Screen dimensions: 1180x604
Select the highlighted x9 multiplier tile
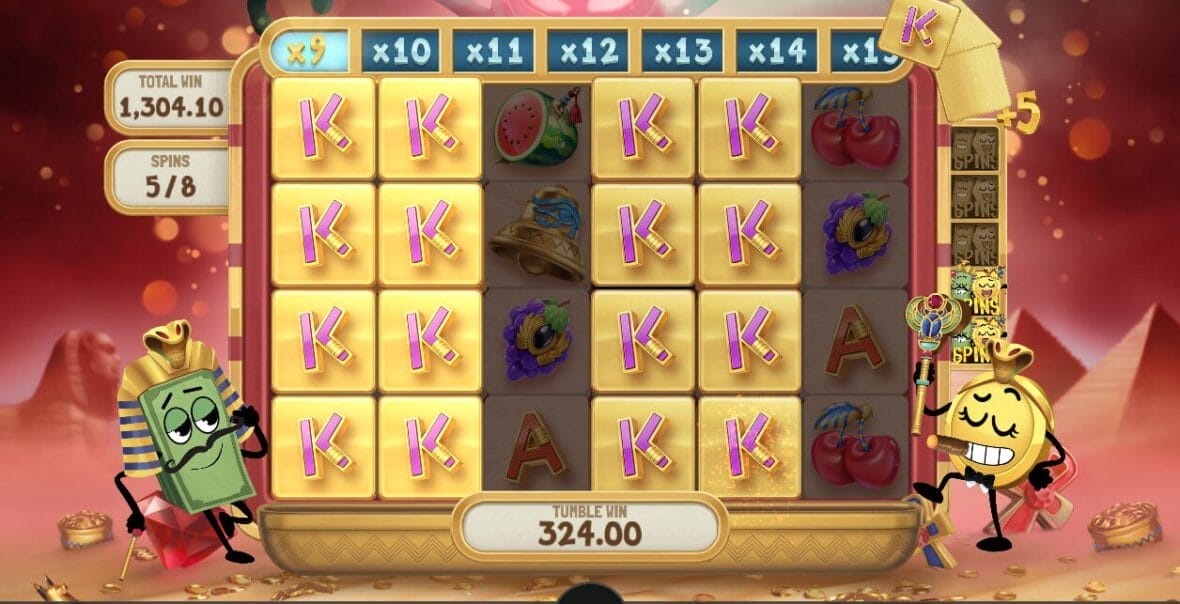309,51
